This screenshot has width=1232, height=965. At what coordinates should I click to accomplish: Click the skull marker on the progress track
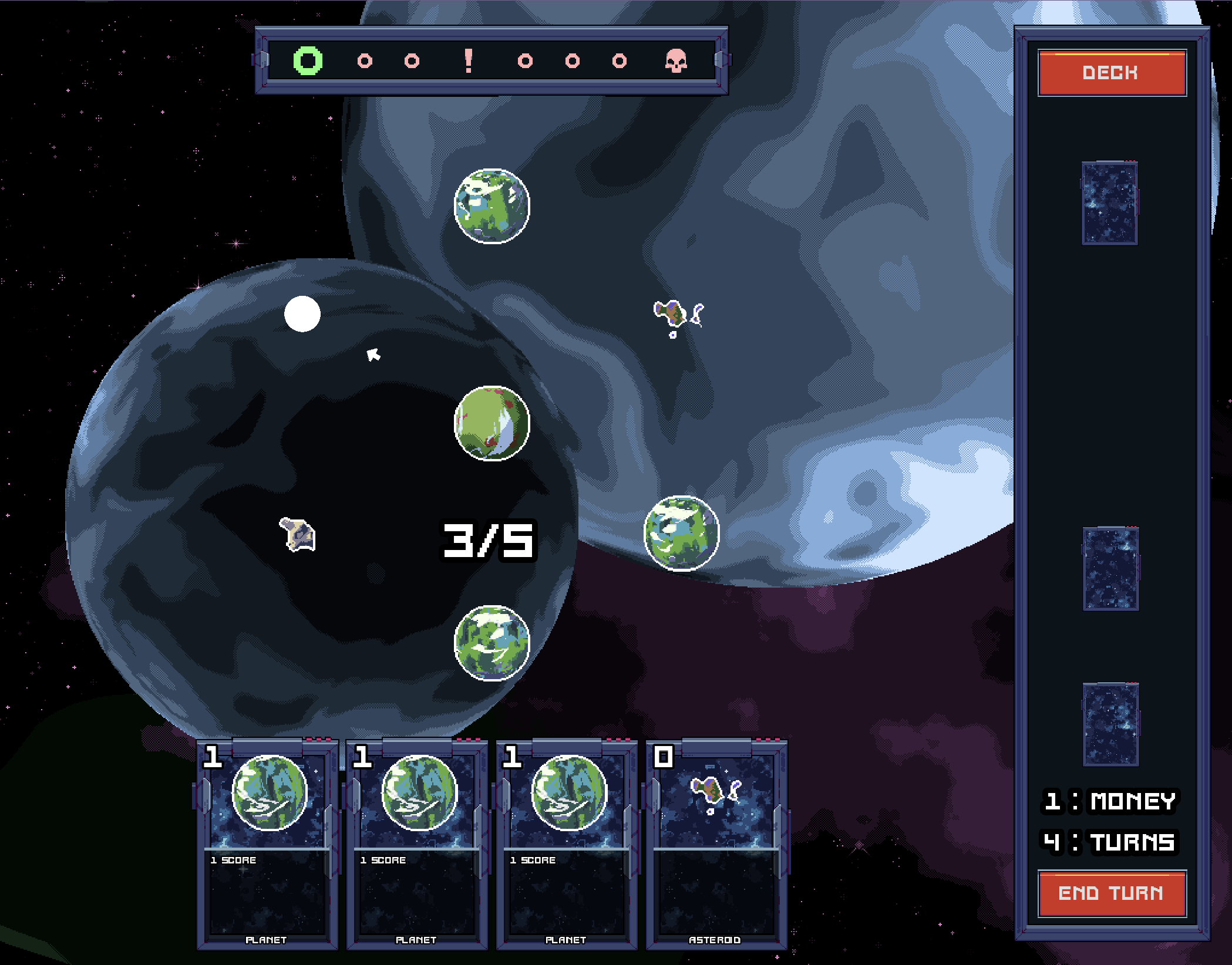[676, 60]
